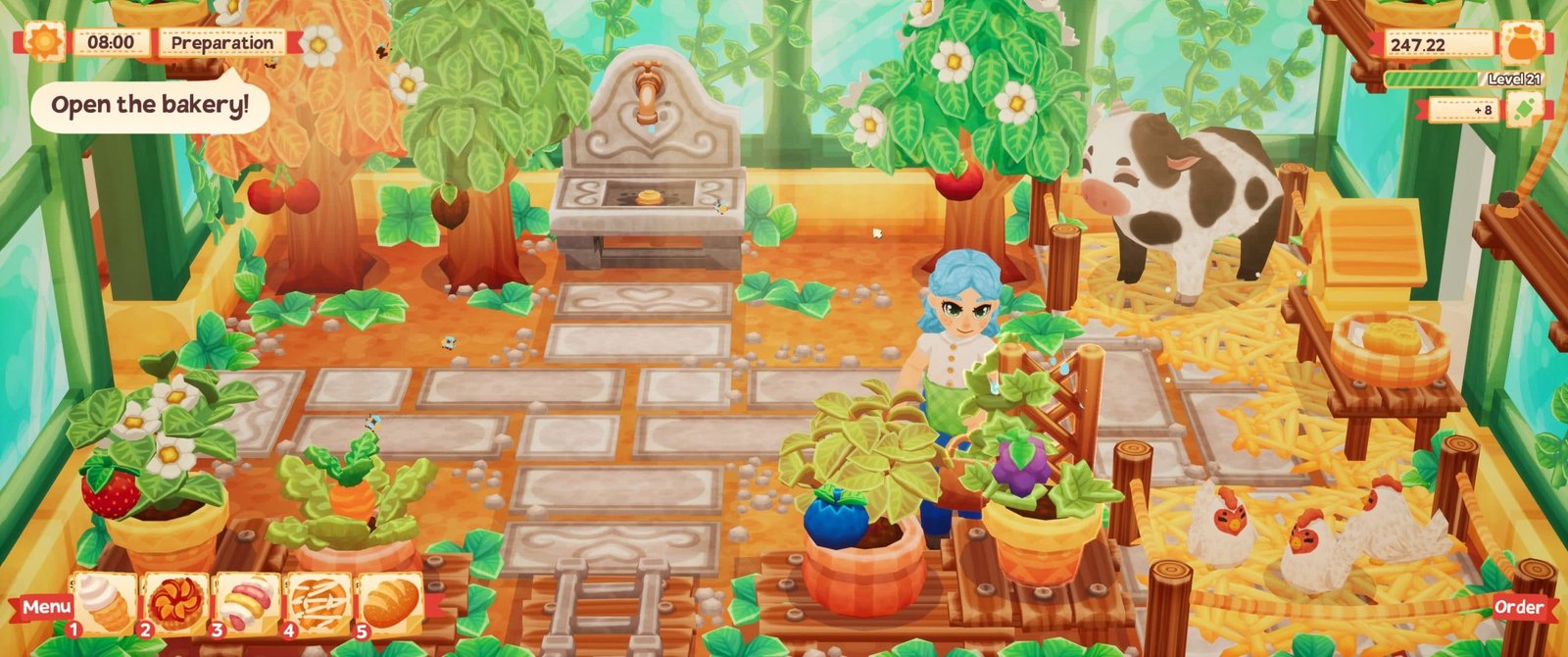This screenshot has height=657, width=1568.
Task: Select the ice cream cone slot
Action: click(x=104, y=602)
